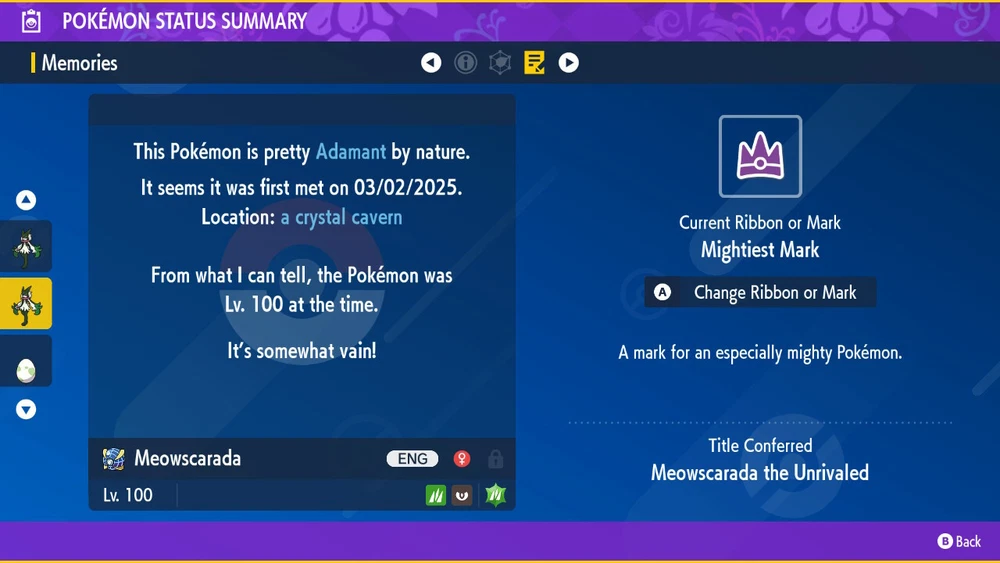Go Back from the status summary
Image resolution: width=1000 pixels, height=563 pixels.
click(959, 541)
